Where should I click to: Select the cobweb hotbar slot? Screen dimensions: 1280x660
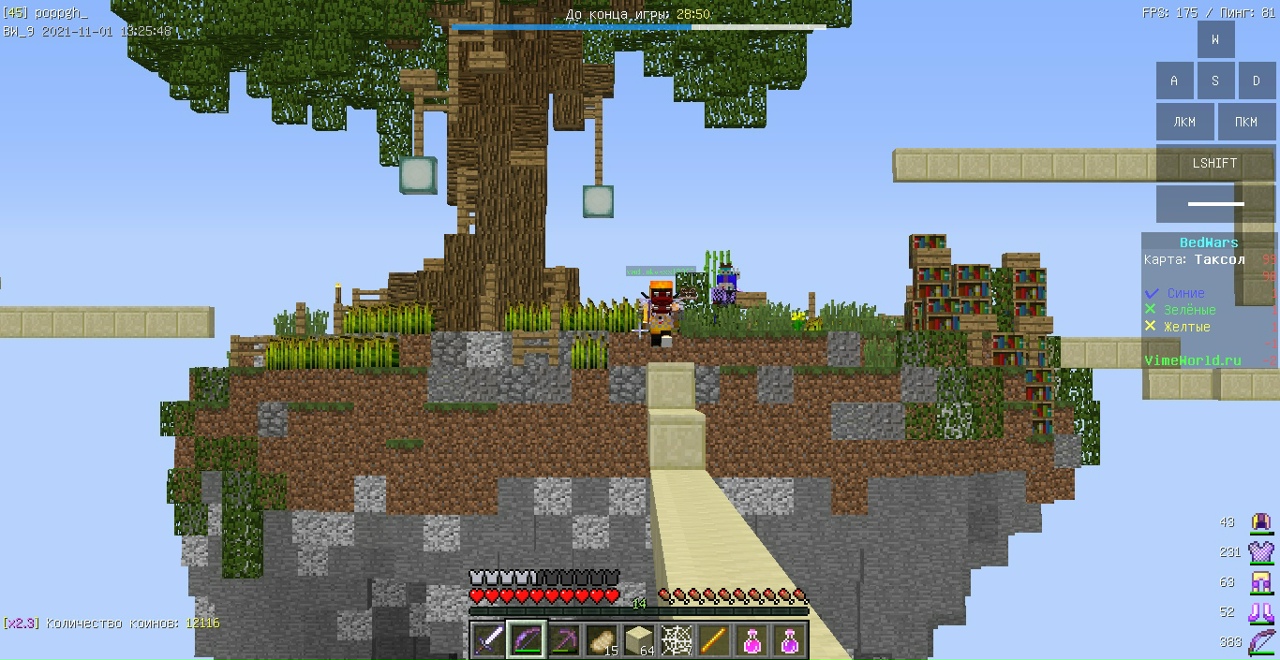point(676,639)
